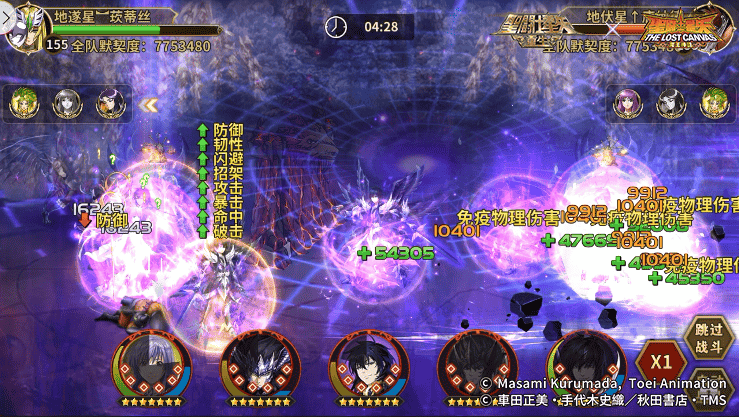Image resolution: width=739 pixels, height=417 pixels.
Task: Select the green-gold ally support icon on the left
Action: pos(24,103)
